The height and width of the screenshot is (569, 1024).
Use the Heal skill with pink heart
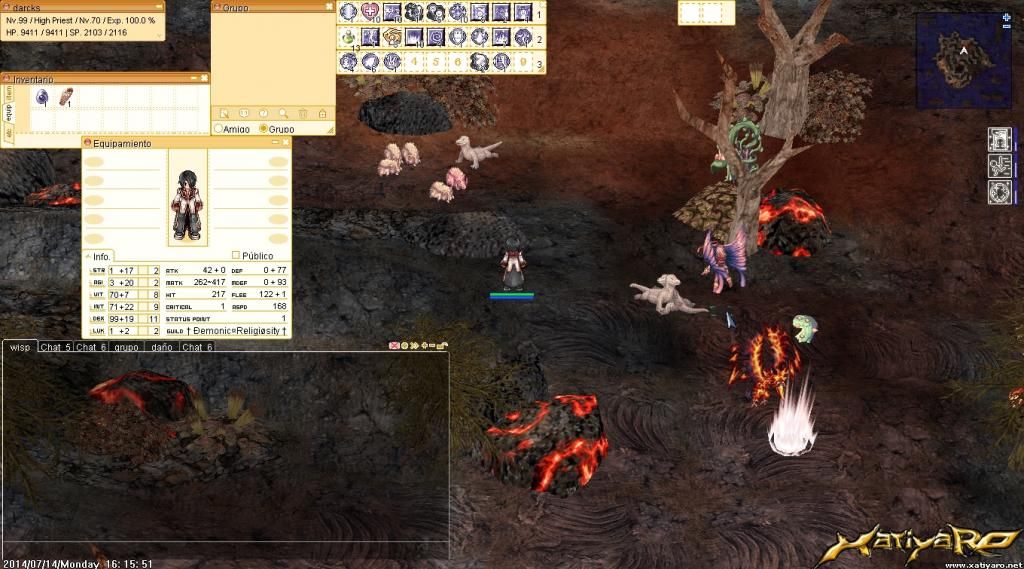[370, 12]
